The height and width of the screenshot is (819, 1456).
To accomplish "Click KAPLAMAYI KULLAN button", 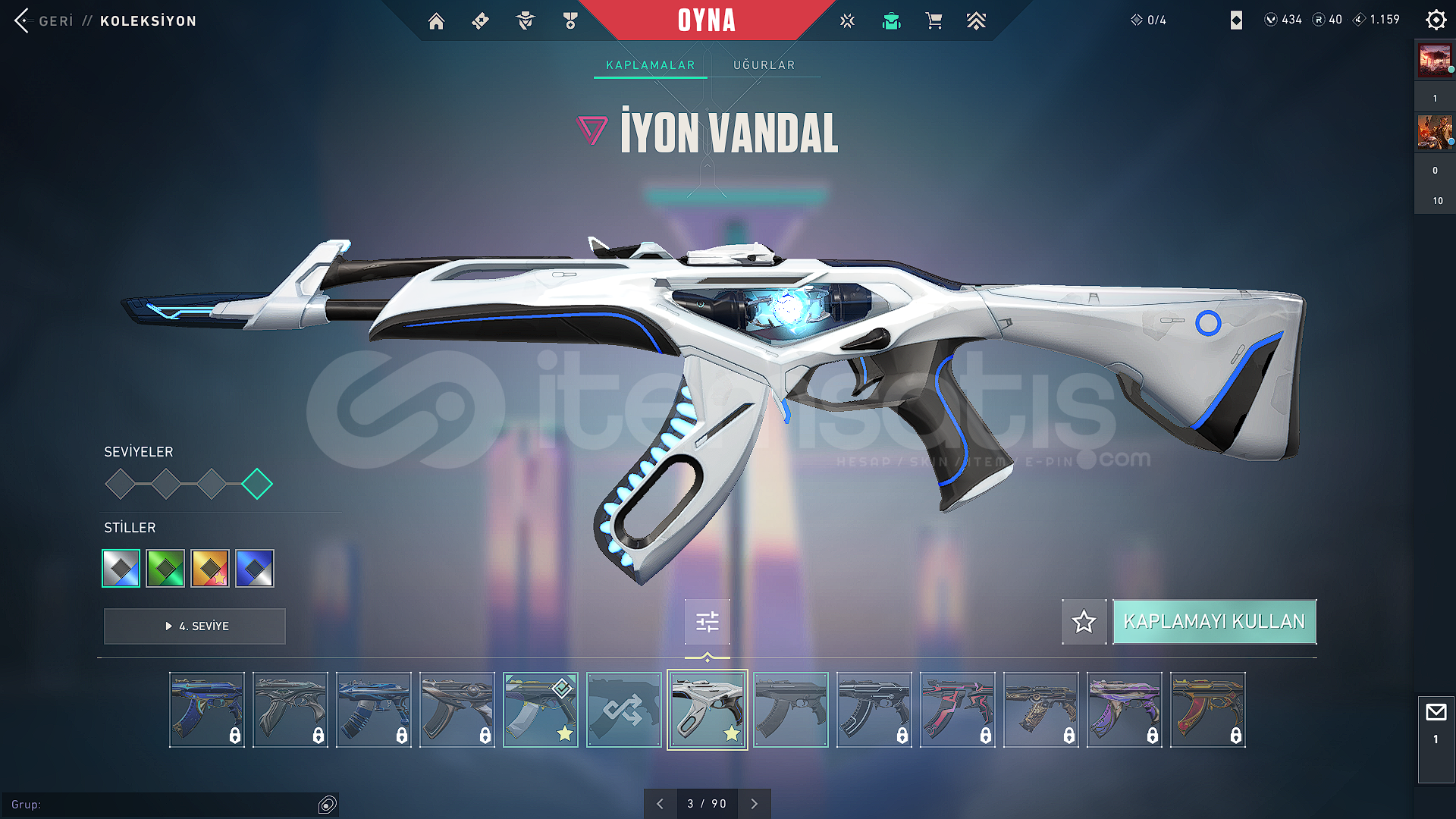I will tap(1214, 622).
